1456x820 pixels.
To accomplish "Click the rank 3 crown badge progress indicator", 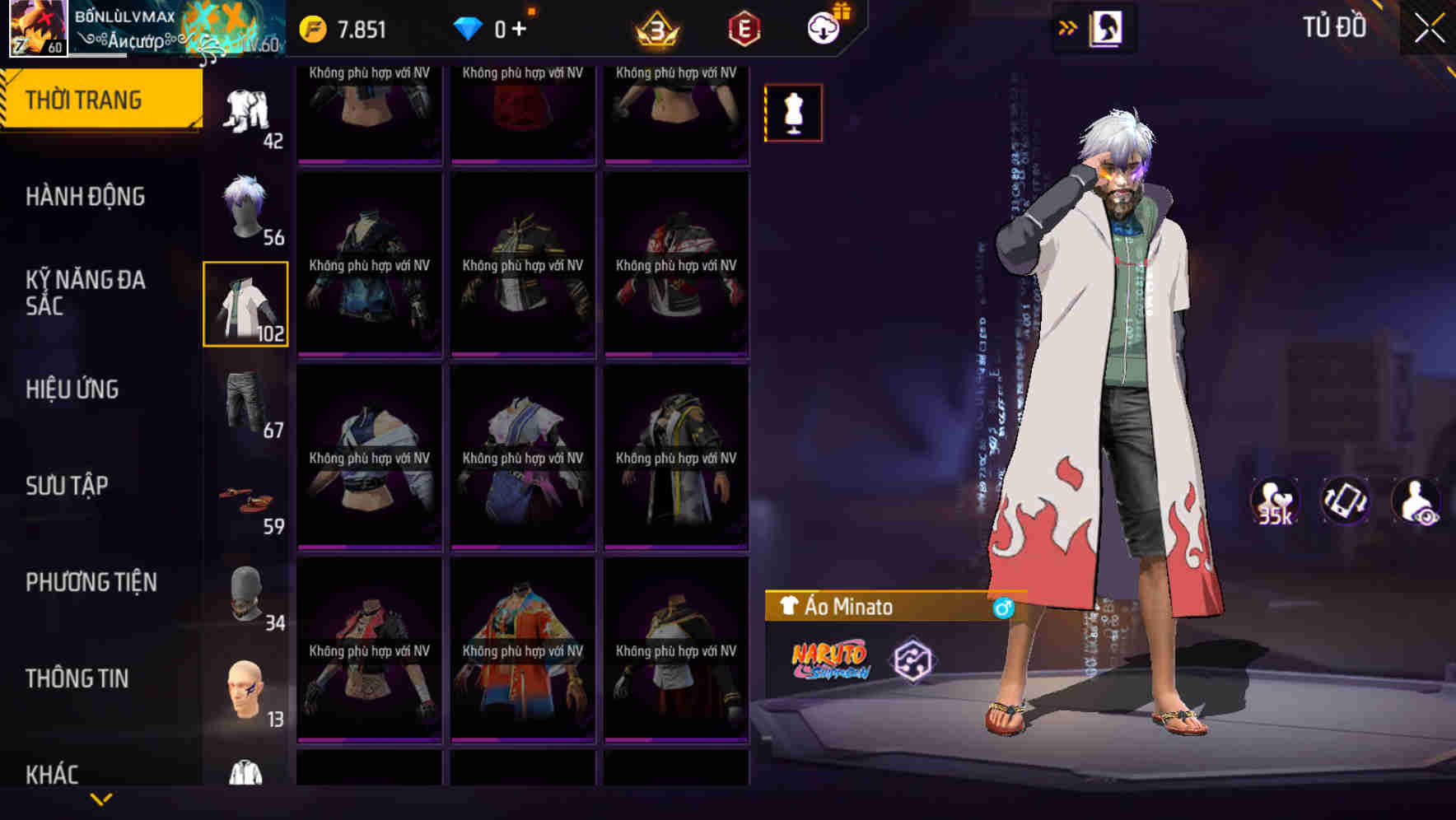I will click(x=653, y=27).
